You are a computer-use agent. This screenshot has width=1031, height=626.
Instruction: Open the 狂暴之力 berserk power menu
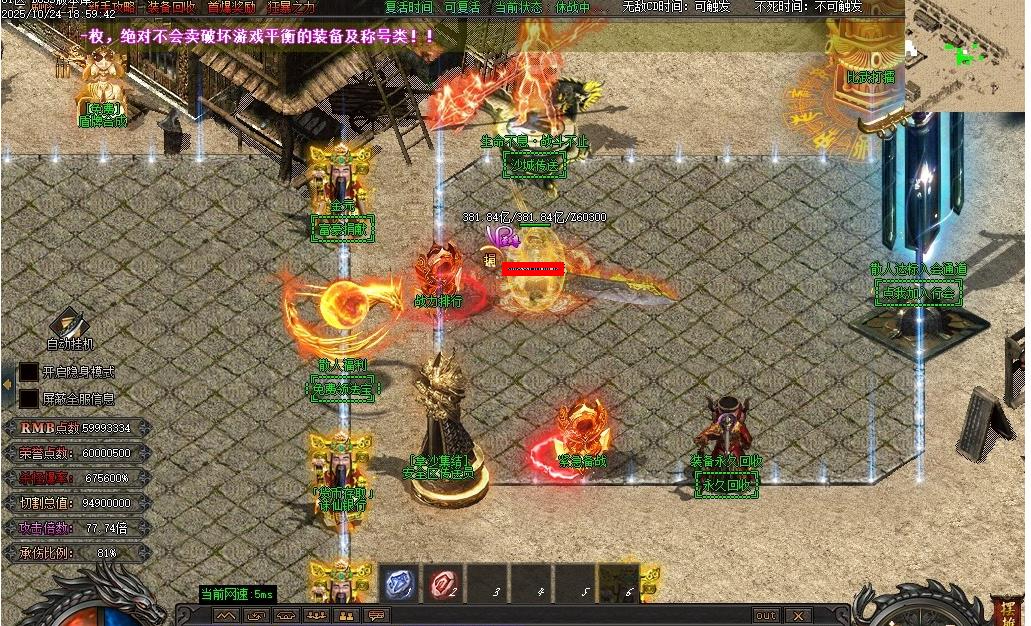point(290,7)
